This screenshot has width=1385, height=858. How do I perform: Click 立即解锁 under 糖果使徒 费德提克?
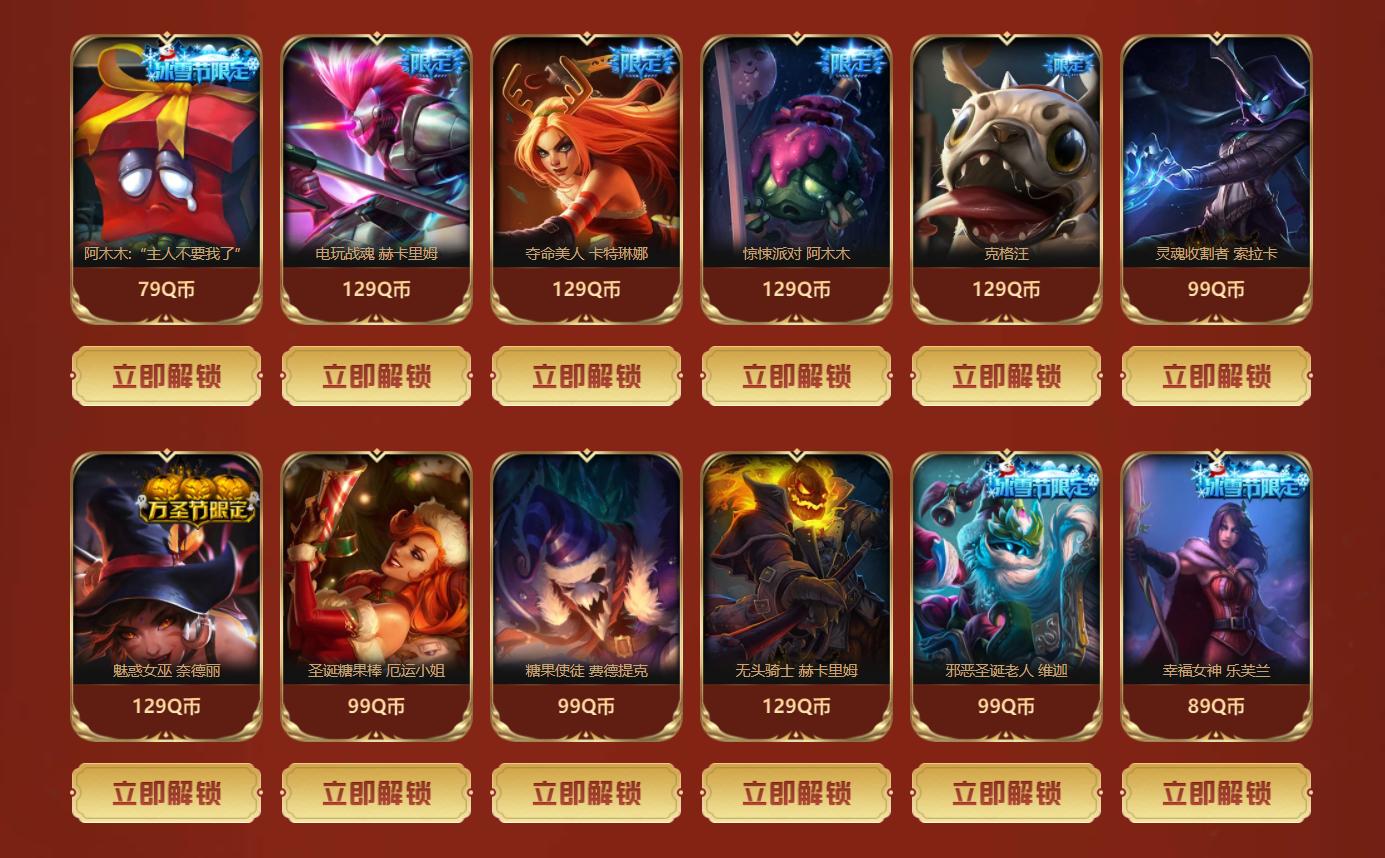tap(586, 791)
